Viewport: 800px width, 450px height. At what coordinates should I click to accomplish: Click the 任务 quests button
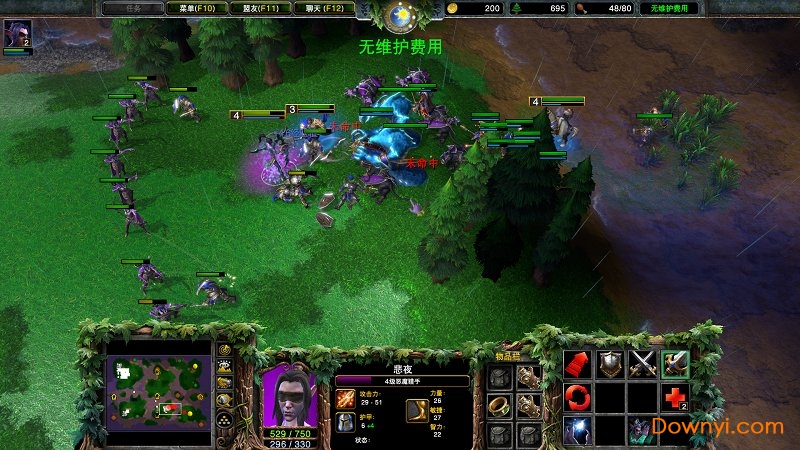(132, 8)
